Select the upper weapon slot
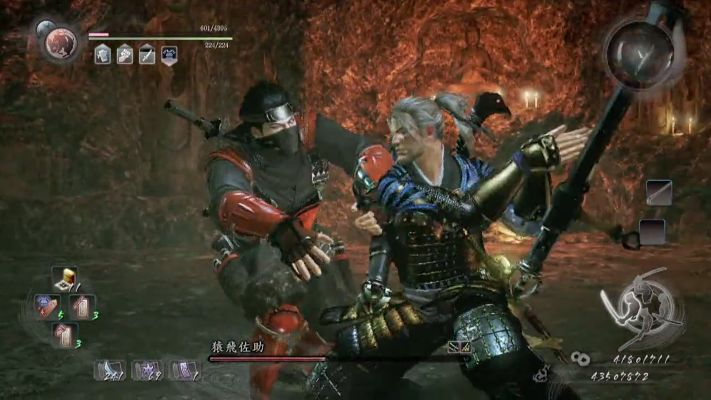This screenshot has width=711, height=400. coord(658,192)
